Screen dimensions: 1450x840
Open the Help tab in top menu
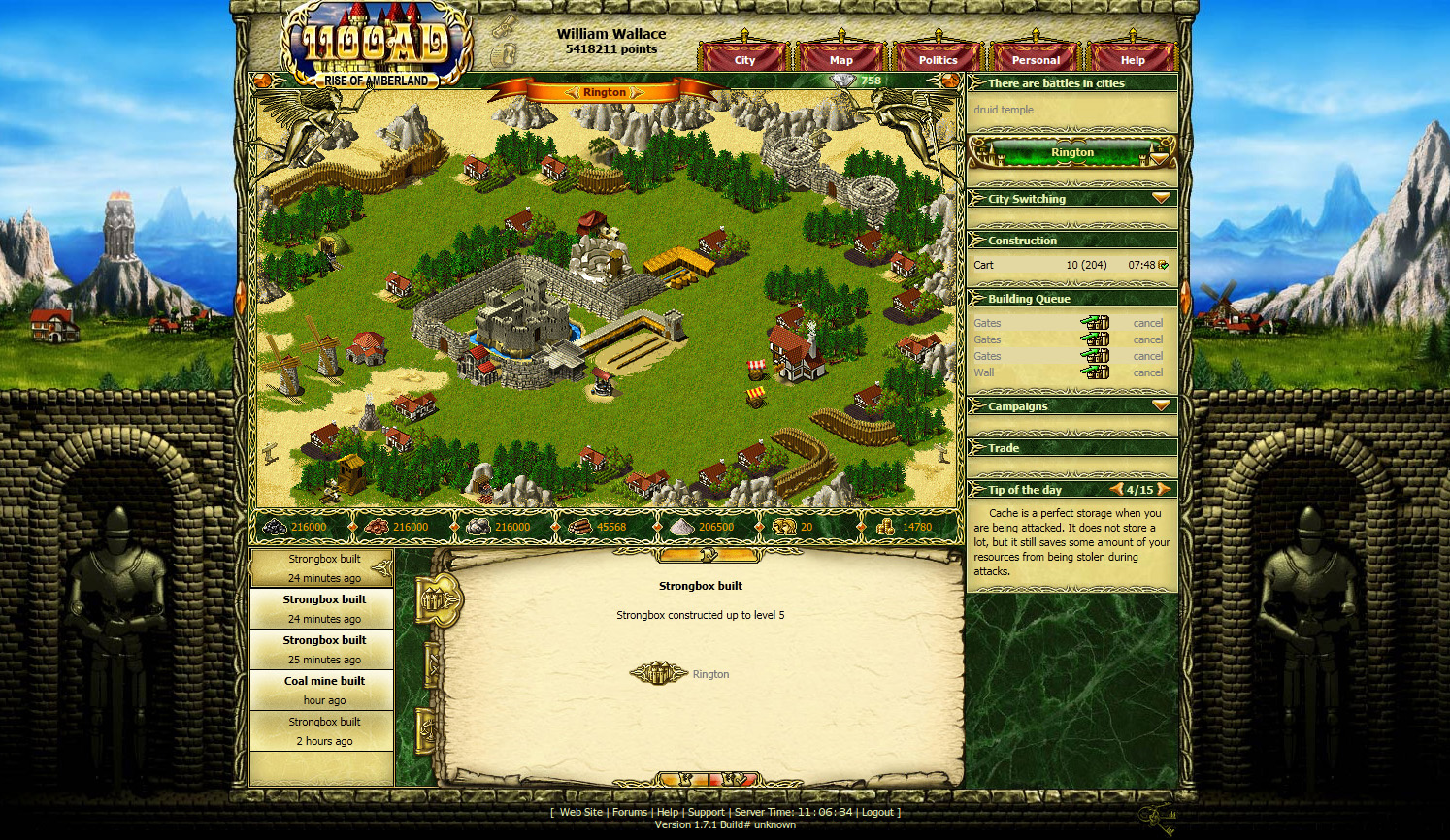(x=1133, y=59)
